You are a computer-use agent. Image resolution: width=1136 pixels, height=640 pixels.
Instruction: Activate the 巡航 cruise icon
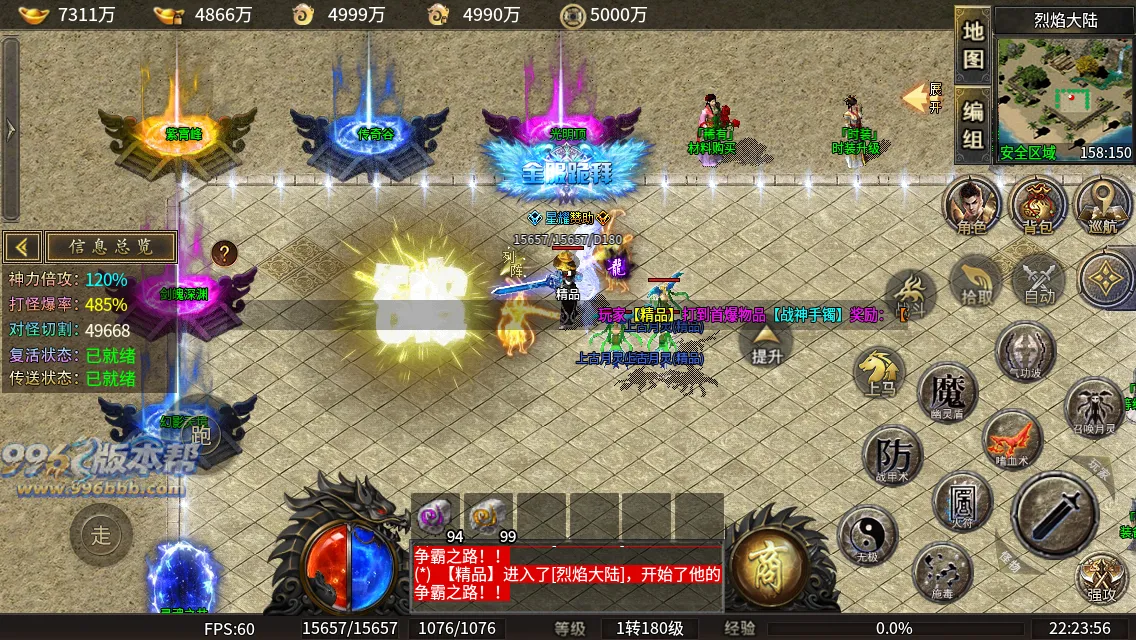tap(1103, 206)
